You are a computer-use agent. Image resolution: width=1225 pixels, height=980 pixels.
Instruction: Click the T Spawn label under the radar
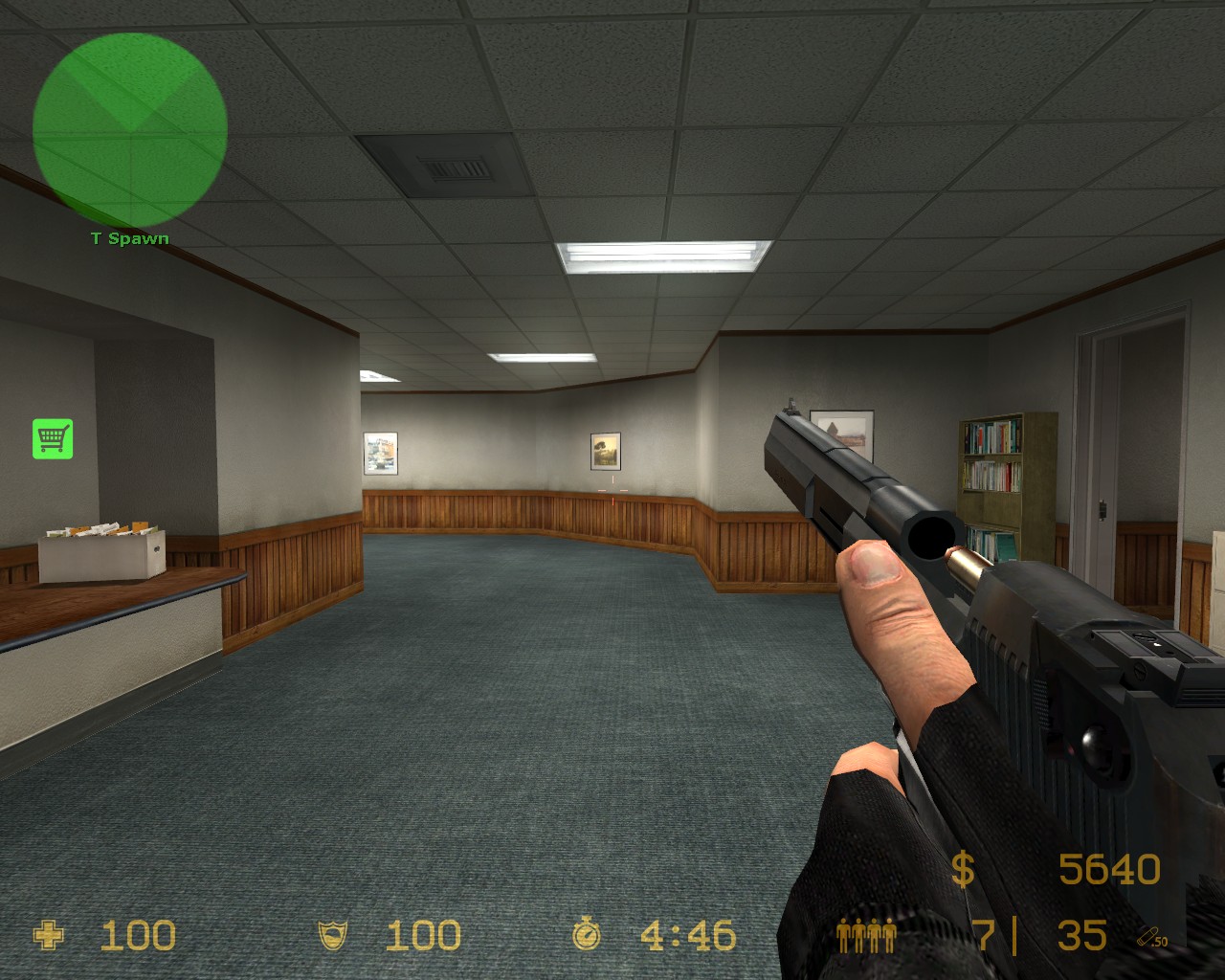tap(128, 238)
